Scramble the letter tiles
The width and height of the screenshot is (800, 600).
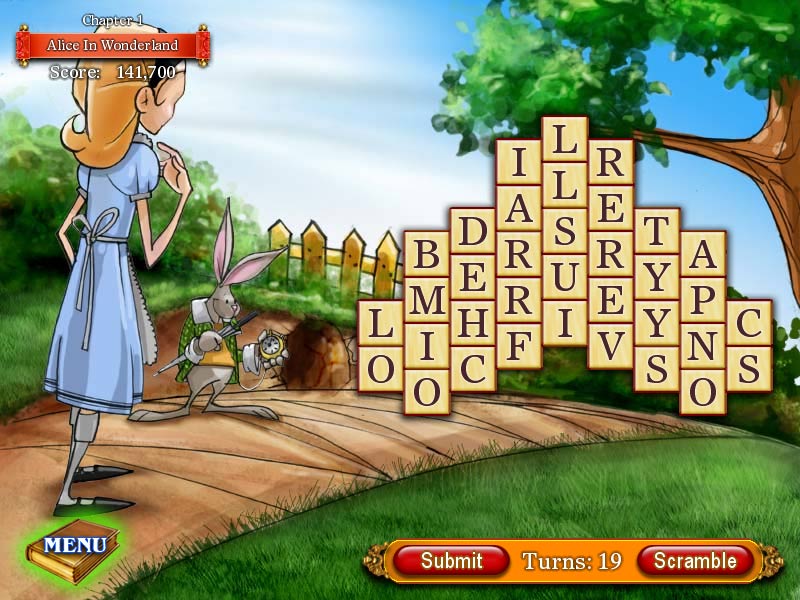tap(694, 561)
